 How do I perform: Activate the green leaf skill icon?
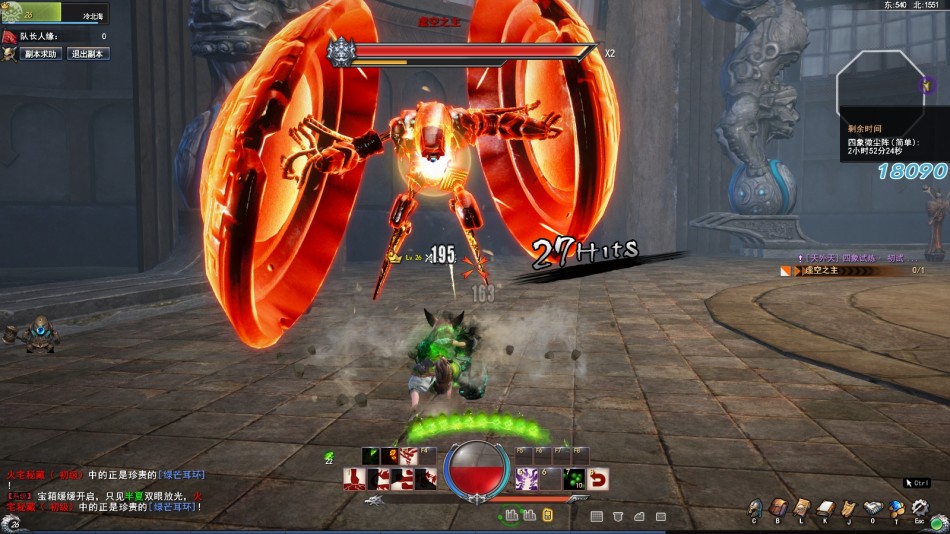click(371, 456)
